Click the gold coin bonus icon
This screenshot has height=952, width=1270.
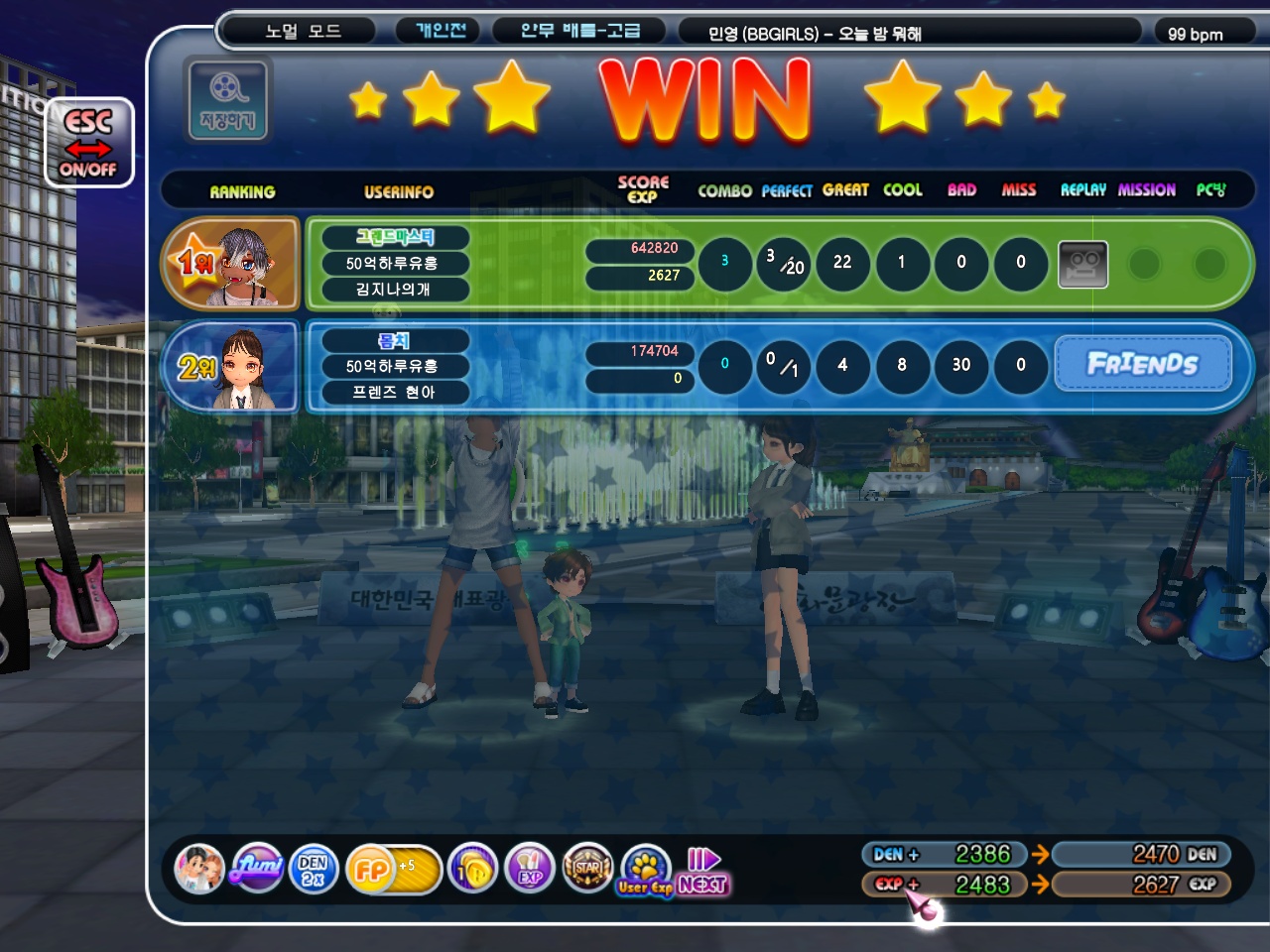click(472, 869)
